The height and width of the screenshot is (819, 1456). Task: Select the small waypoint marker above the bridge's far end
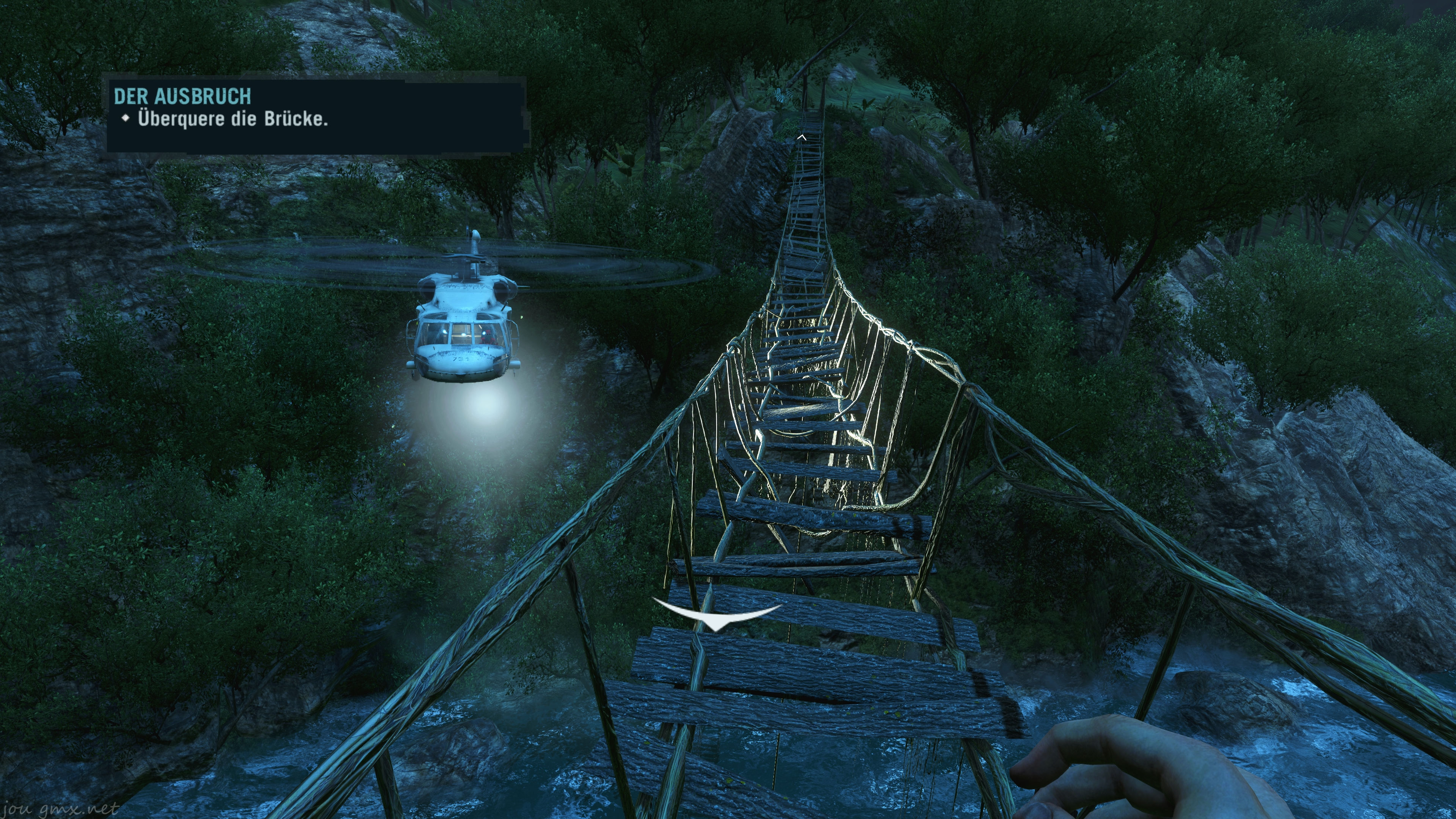801,137
